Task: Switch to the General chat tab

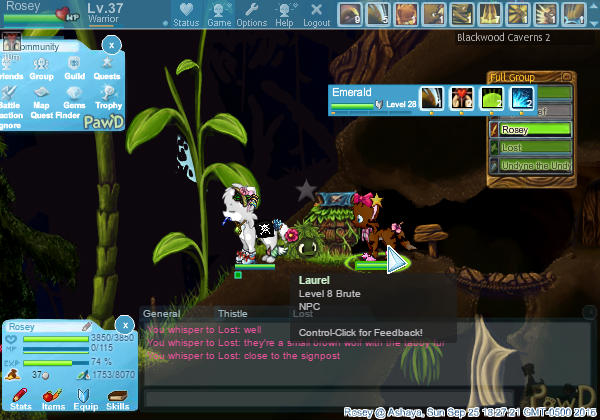Action: coord(162,313)
